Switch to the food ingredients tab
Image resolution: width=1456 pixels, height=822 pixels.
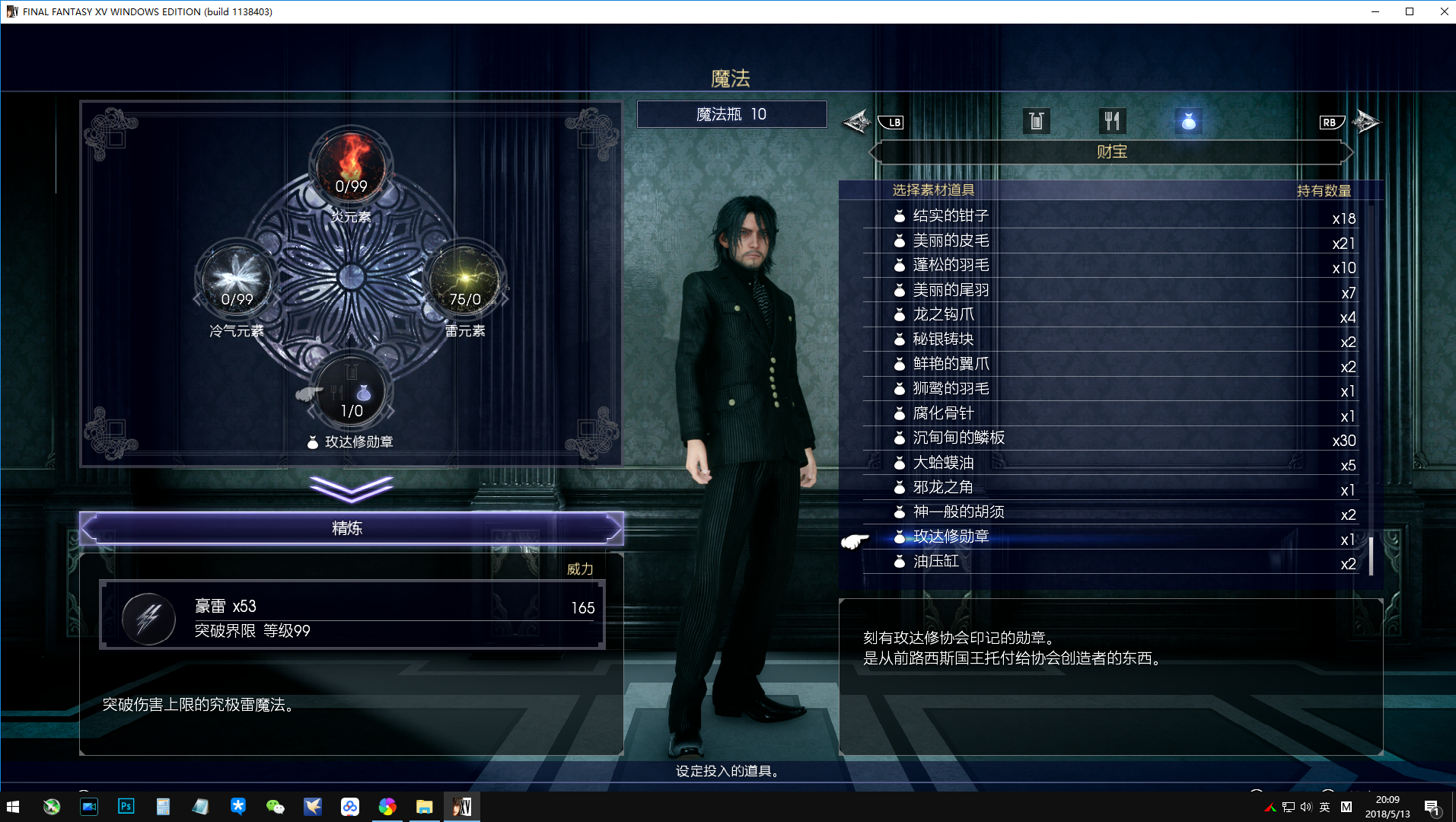[1112, 121]
